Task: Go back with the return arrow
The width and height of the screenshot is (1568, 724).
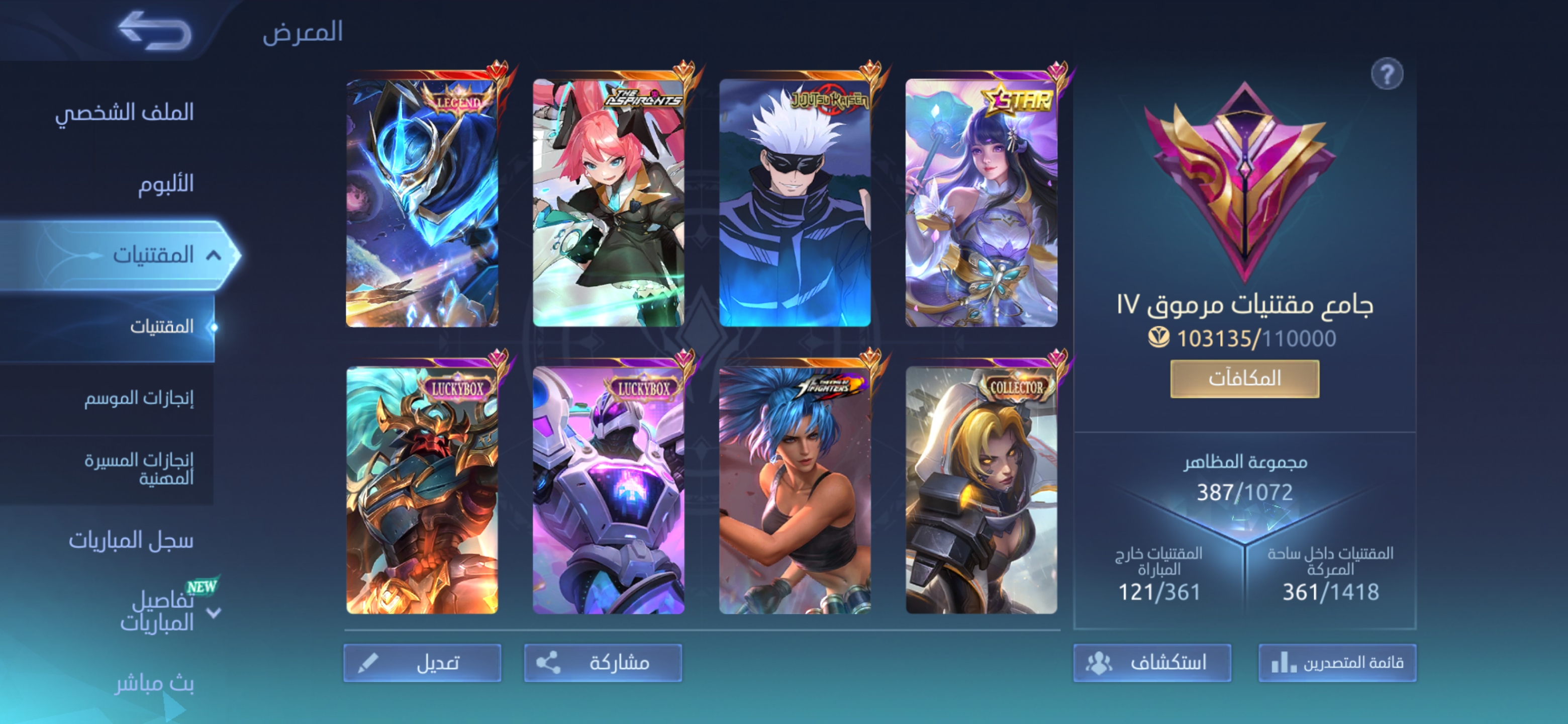Action: pos(155,31)
